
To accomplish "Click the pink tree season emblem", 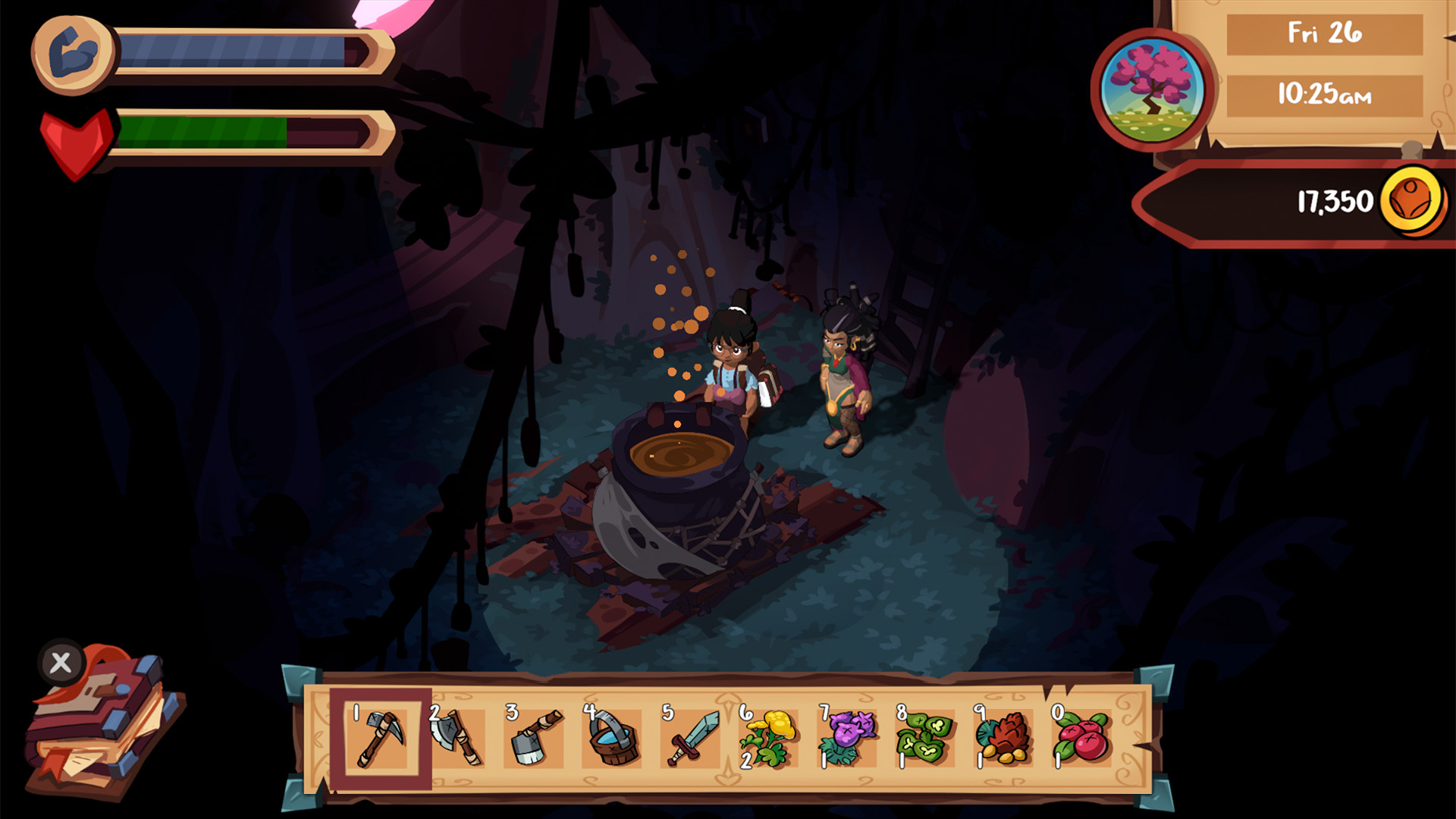I will tap(1152, 90).
